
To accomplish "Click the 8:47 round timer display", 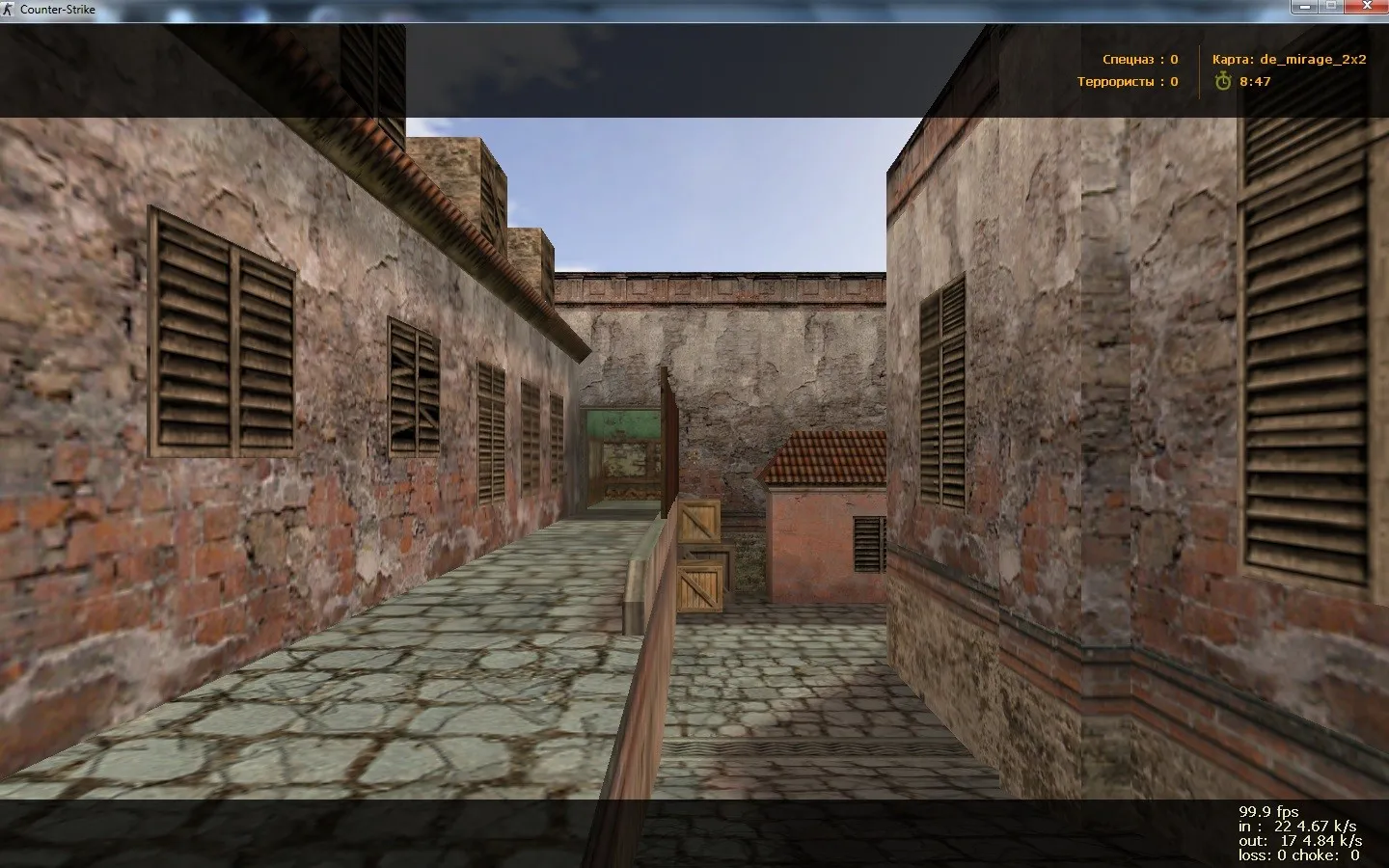I will (x=1253, y=82).
